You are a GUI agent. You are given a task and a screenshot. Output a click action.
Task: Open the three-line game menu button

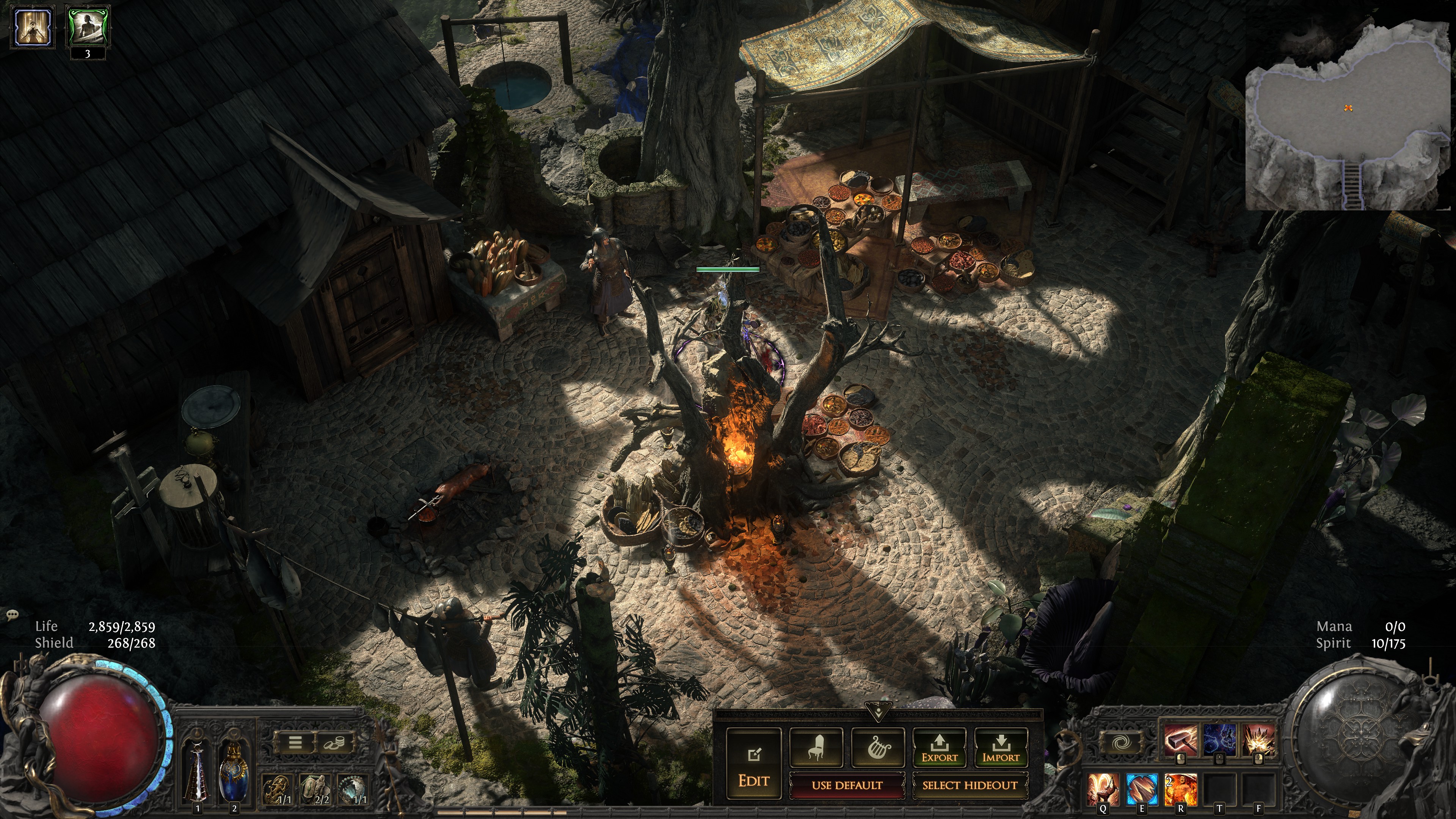coord(295,742)
